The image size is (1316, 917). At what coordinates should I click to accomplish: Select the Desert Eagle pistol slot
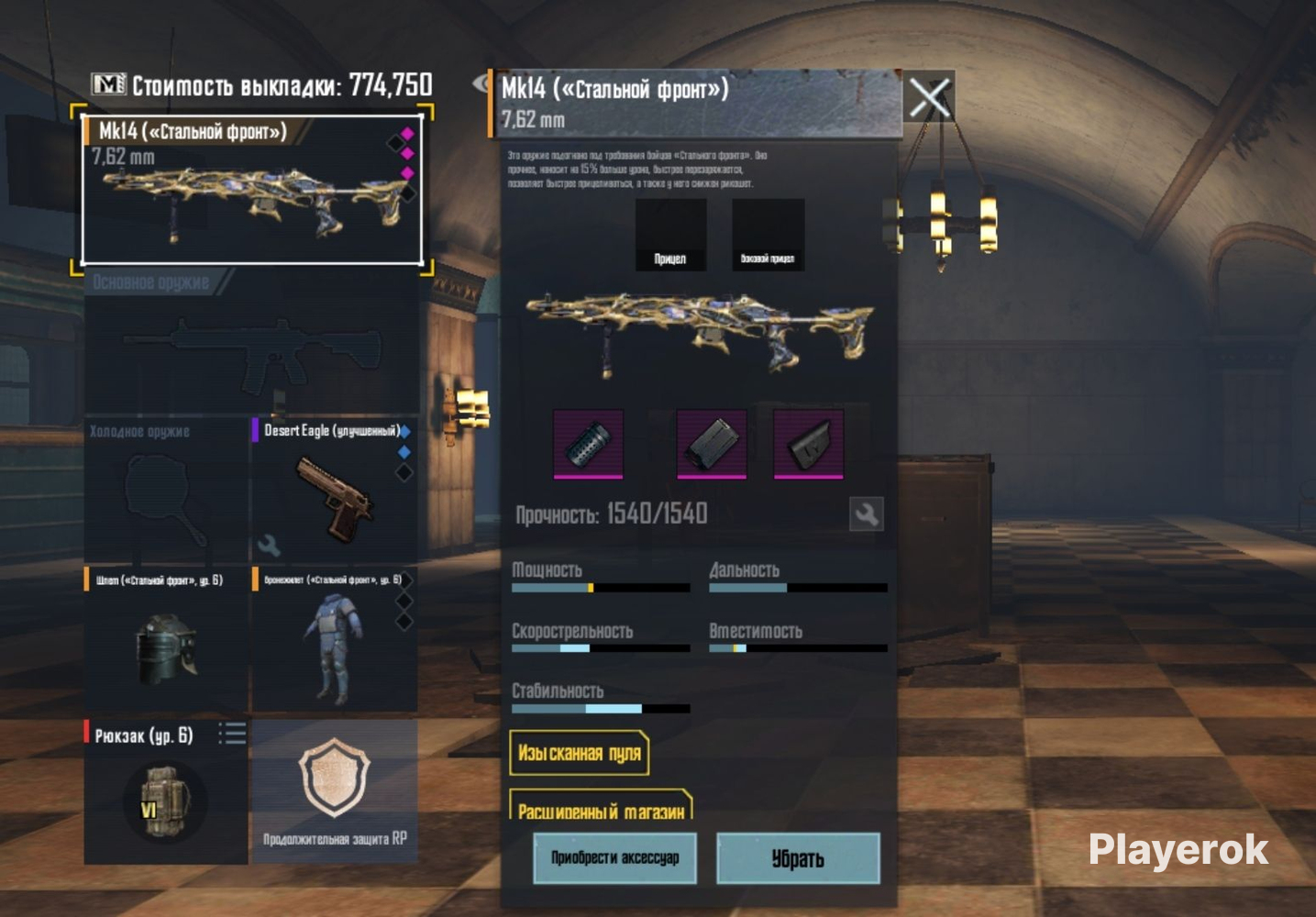coord(334,491)
